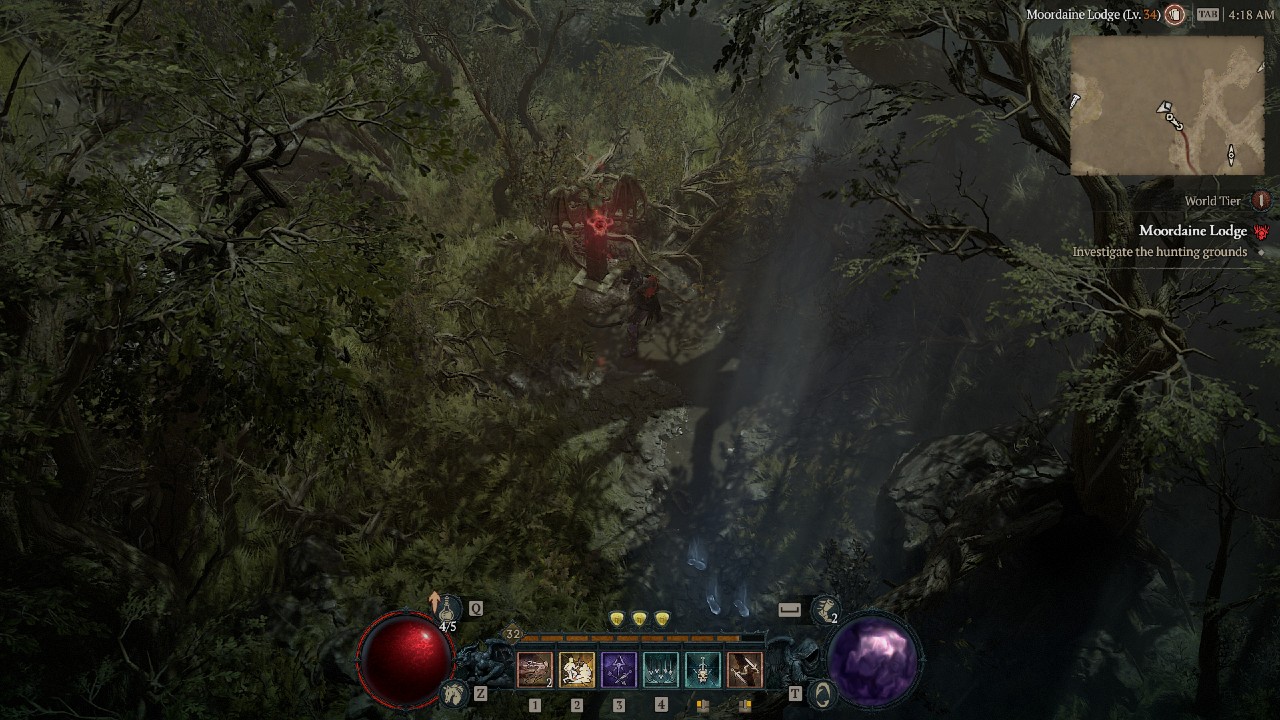
Task: Cast the skill bound to hotbar slot 2
Action: coord(577,669)
